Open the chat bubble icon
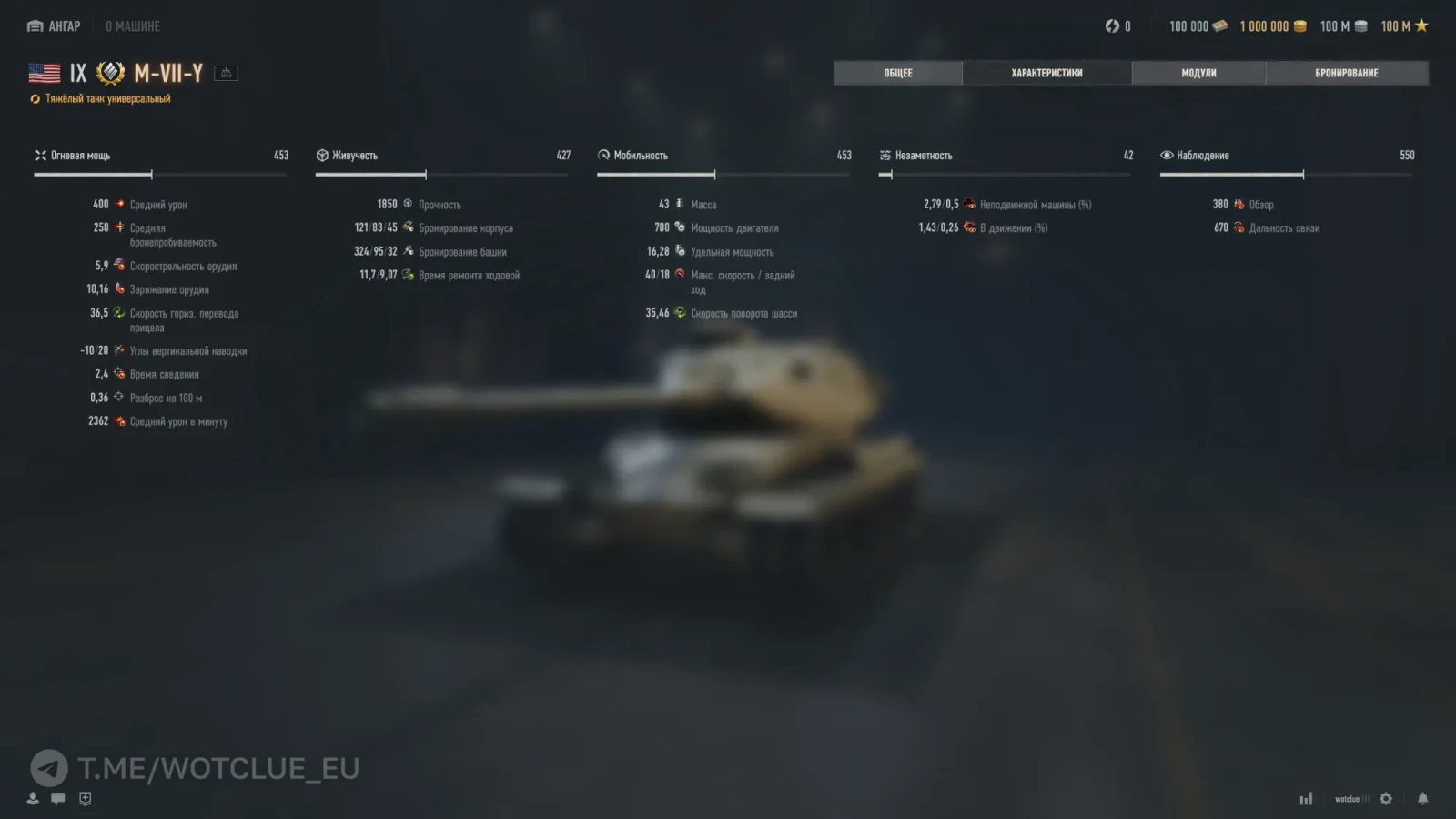 click(x=57, y=798)
